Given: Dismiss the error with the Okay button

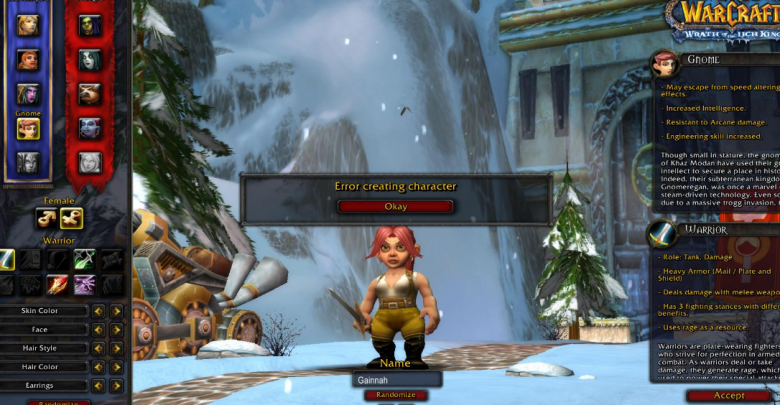Looking at the screenshot, I should pos(395,206).
